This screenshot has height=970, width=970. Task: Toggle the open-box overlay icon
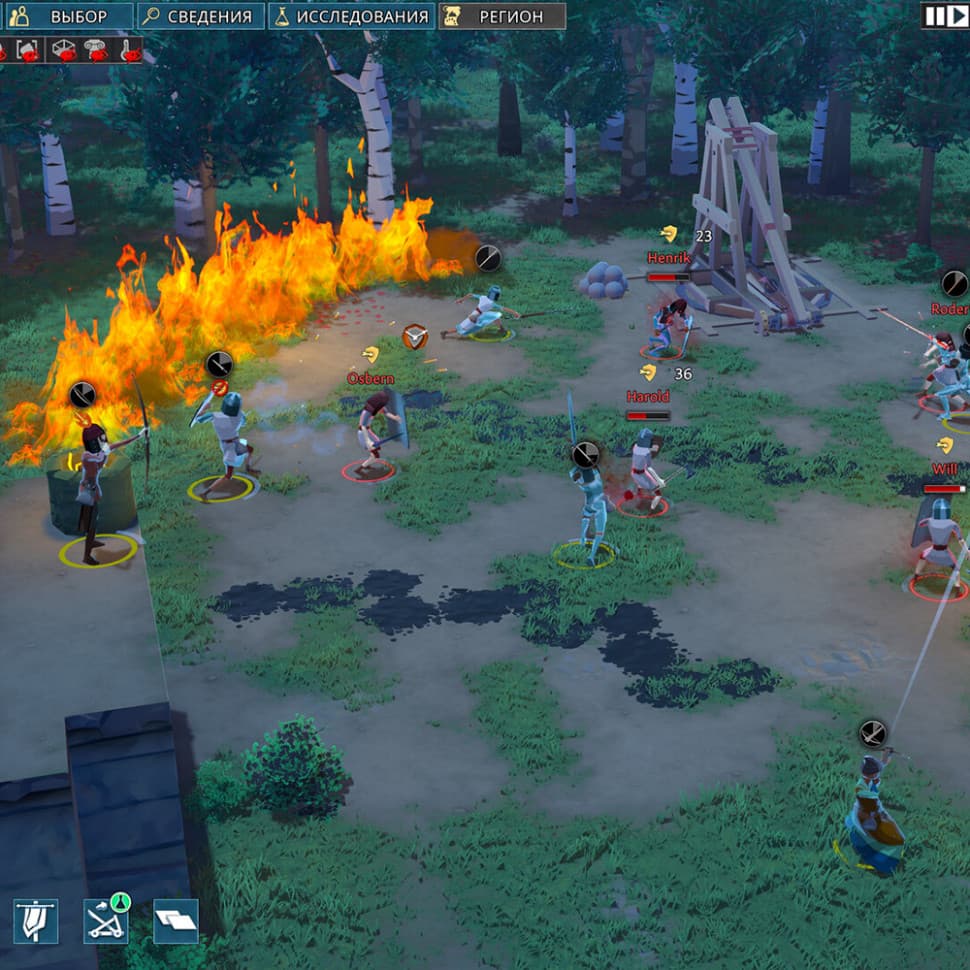tap(64, 51)
